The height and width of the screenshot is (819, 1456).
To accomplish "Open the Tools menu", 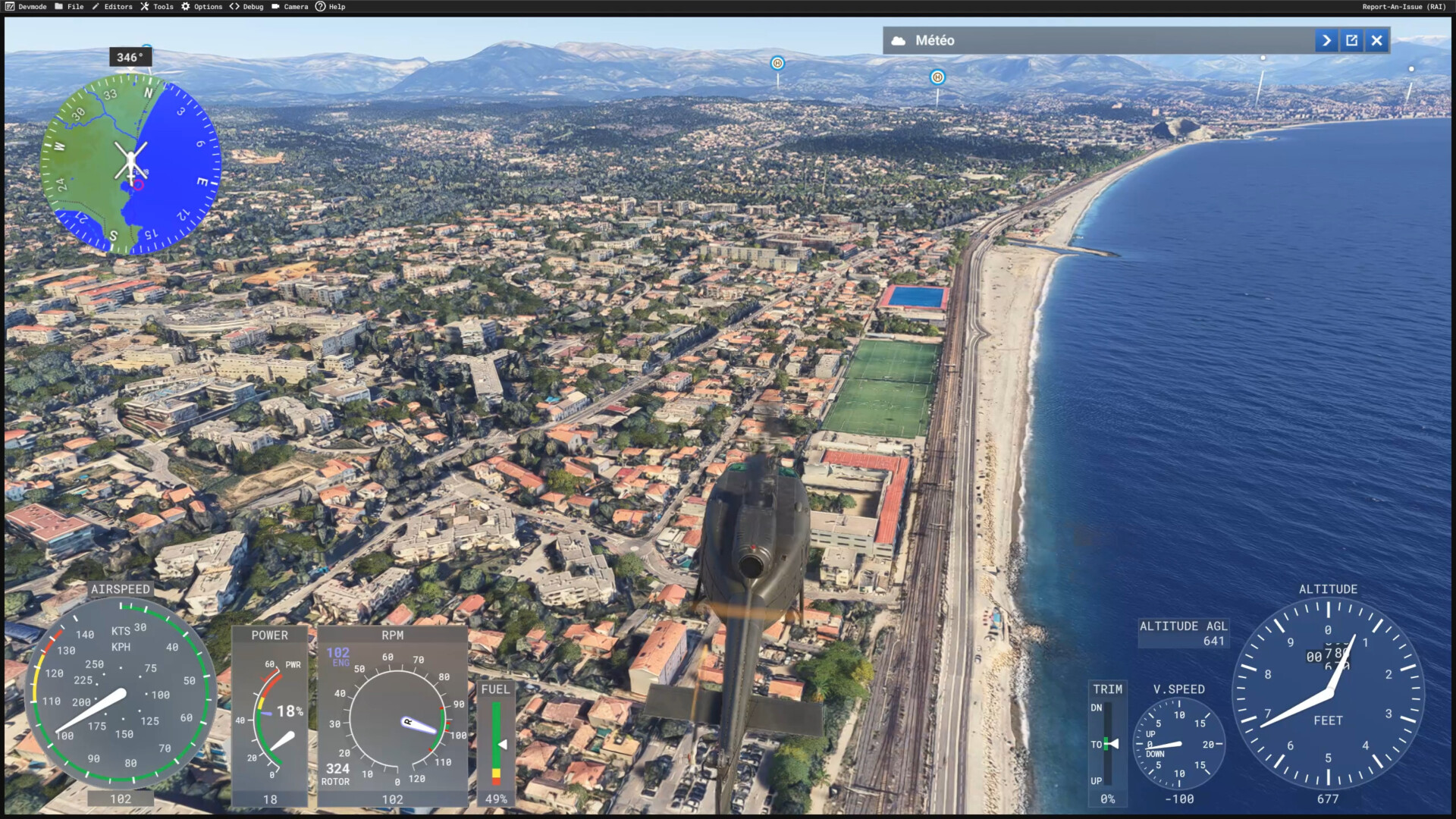I will pyautogui.click(x=157, y=7).
